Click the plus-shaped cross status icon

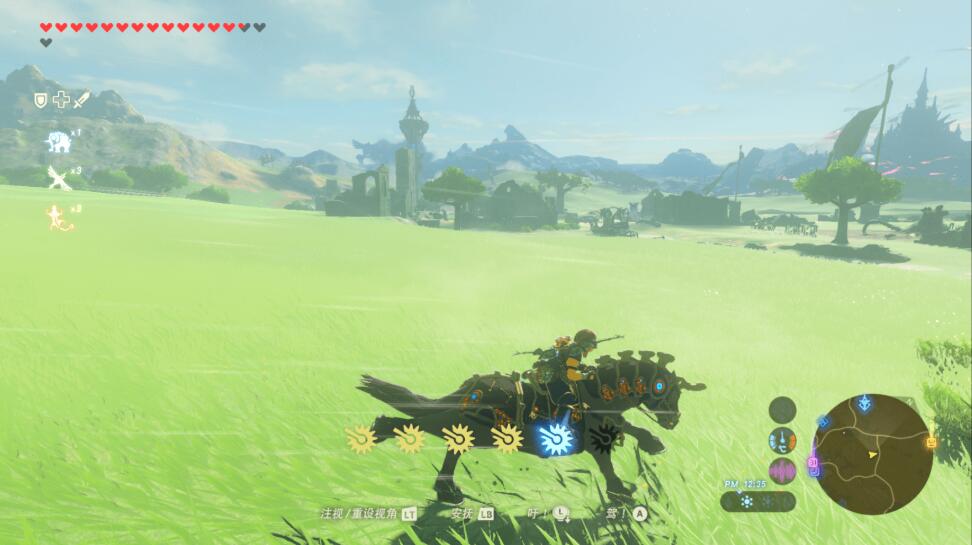(61, 99)
